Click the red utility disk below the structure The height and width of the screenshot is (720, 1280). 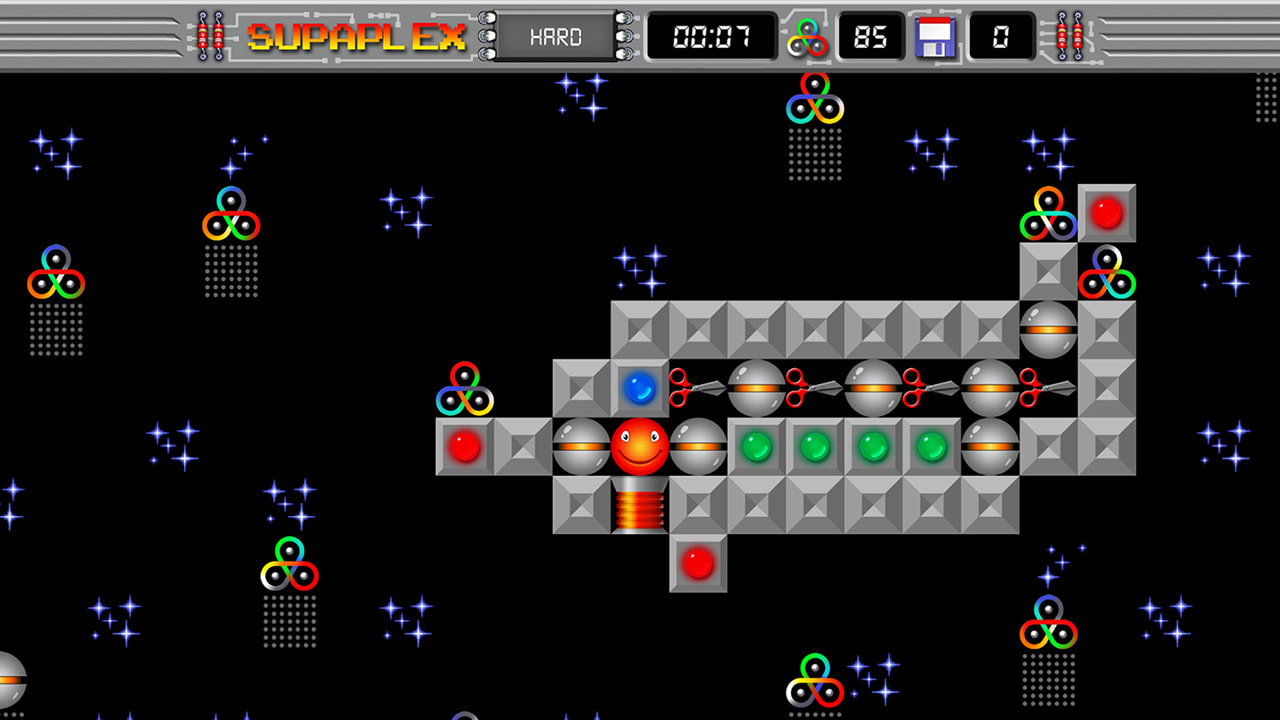tap(699, 564)
